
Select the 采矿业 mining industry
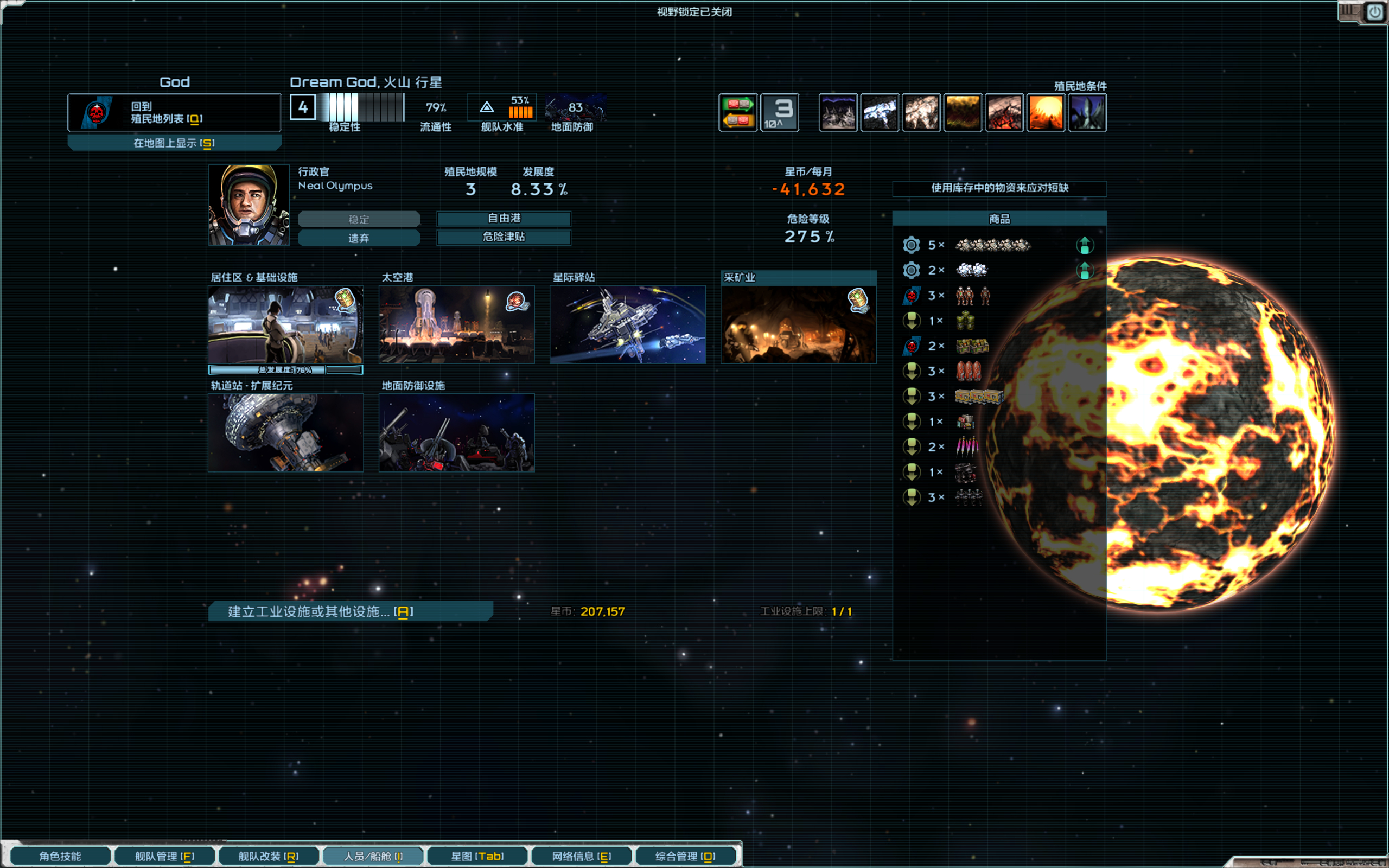pos(798,324)
